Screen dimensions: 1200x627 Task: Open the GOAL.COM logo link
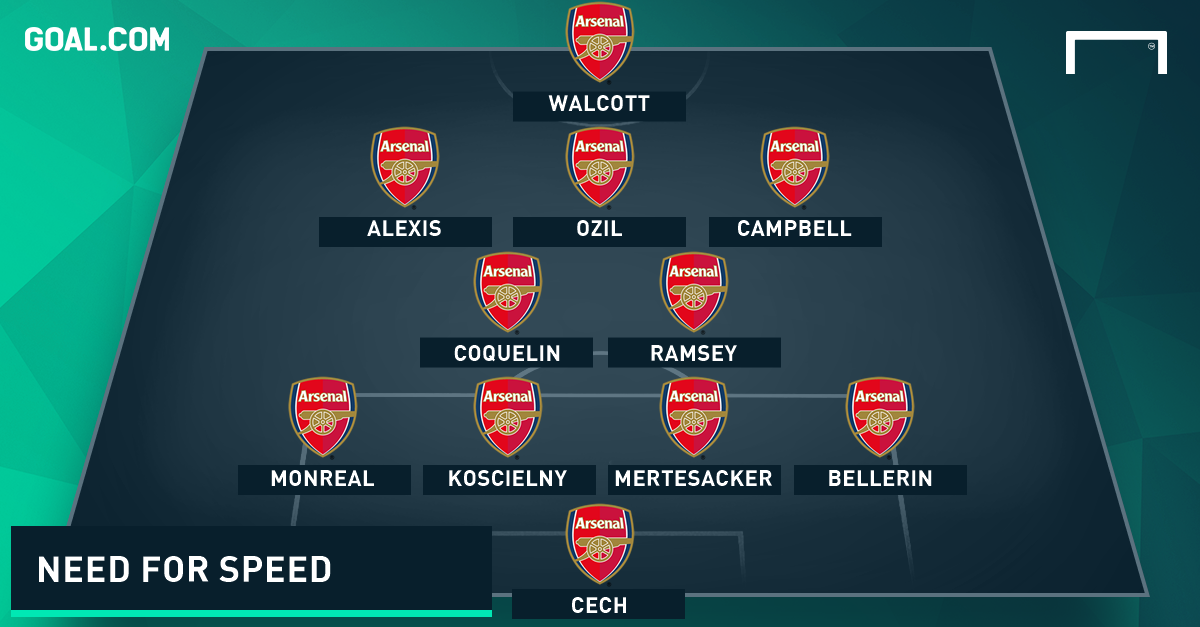click(x=97, y=40)
